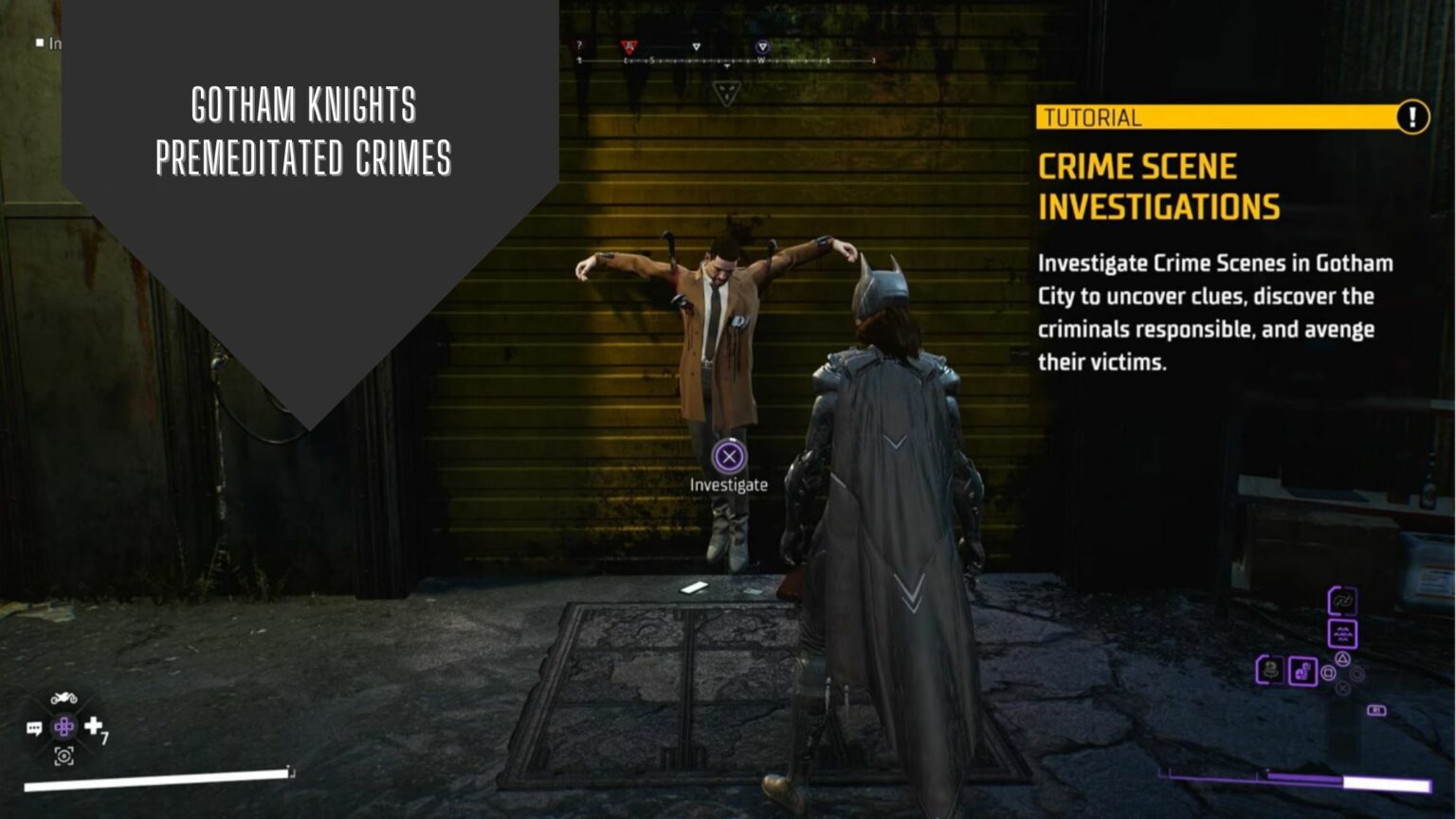Use the health pack plus icon showing 7

(x=93, y=725)
